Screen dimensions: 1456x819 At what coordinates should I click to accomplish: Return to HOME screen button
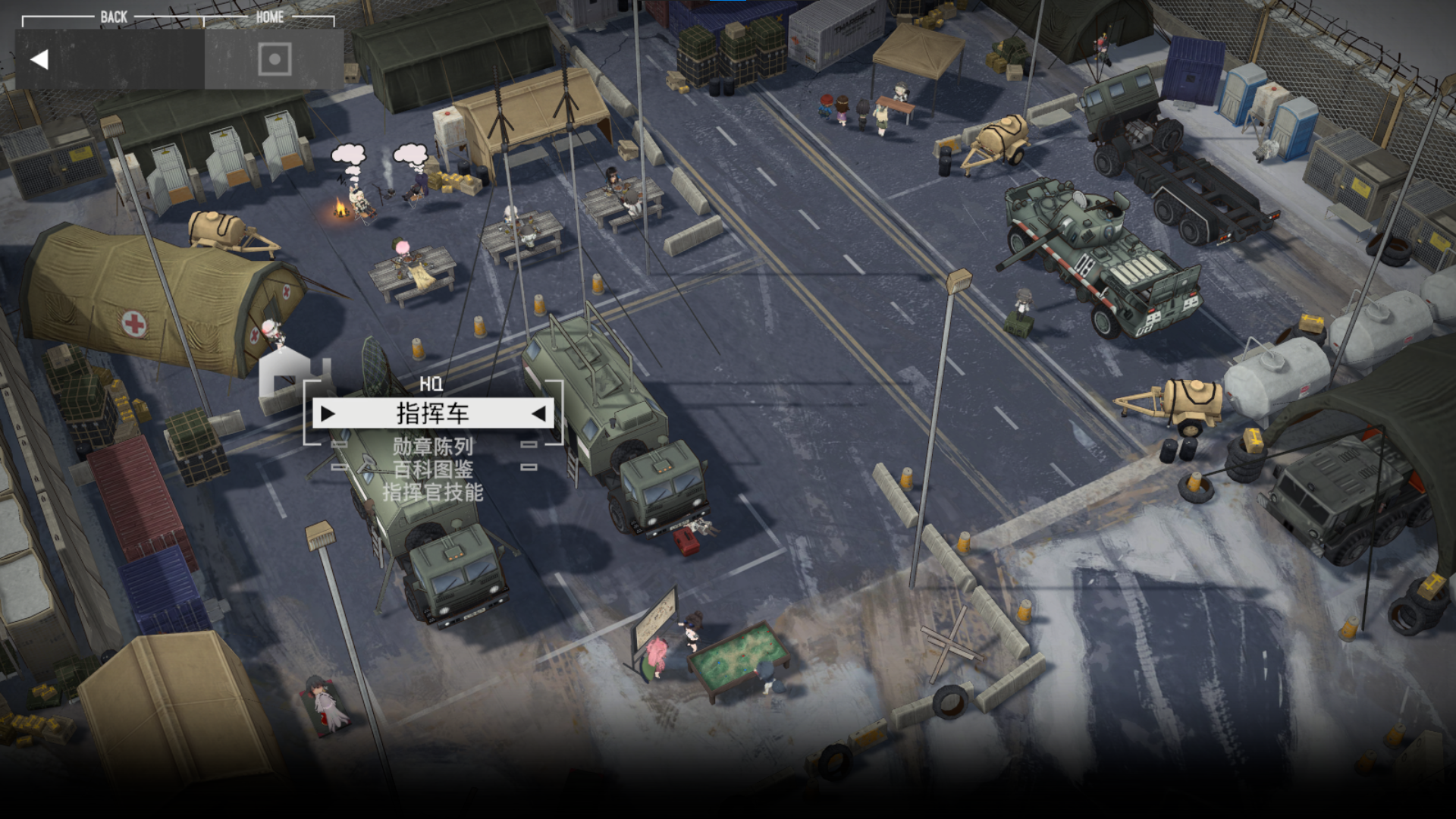click(x=274, y=59)
